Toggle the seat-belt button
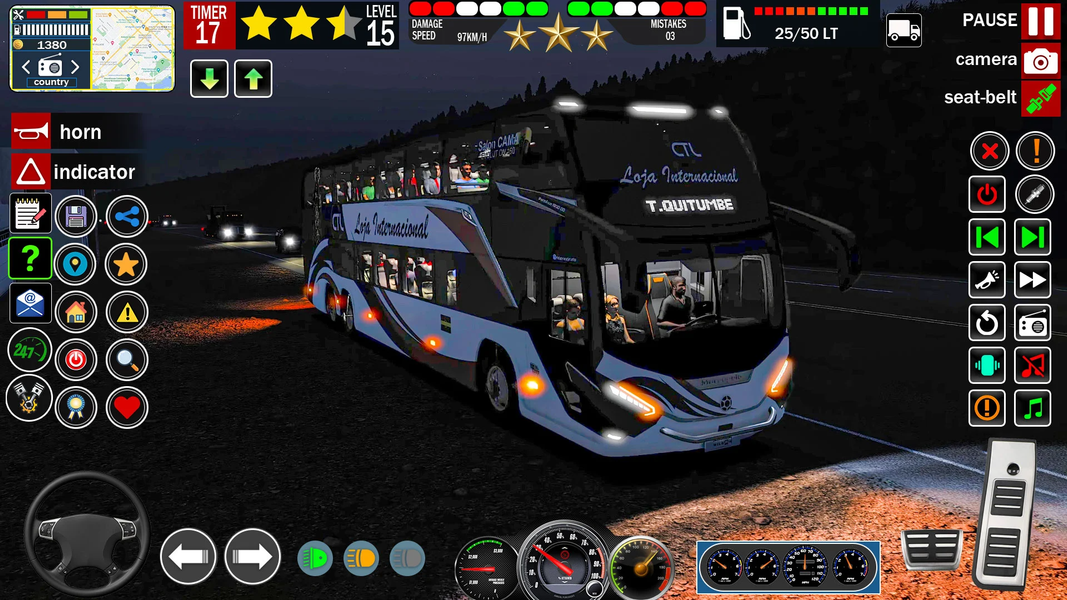This screenshot has width=1067, height=600. (1040, 98)
